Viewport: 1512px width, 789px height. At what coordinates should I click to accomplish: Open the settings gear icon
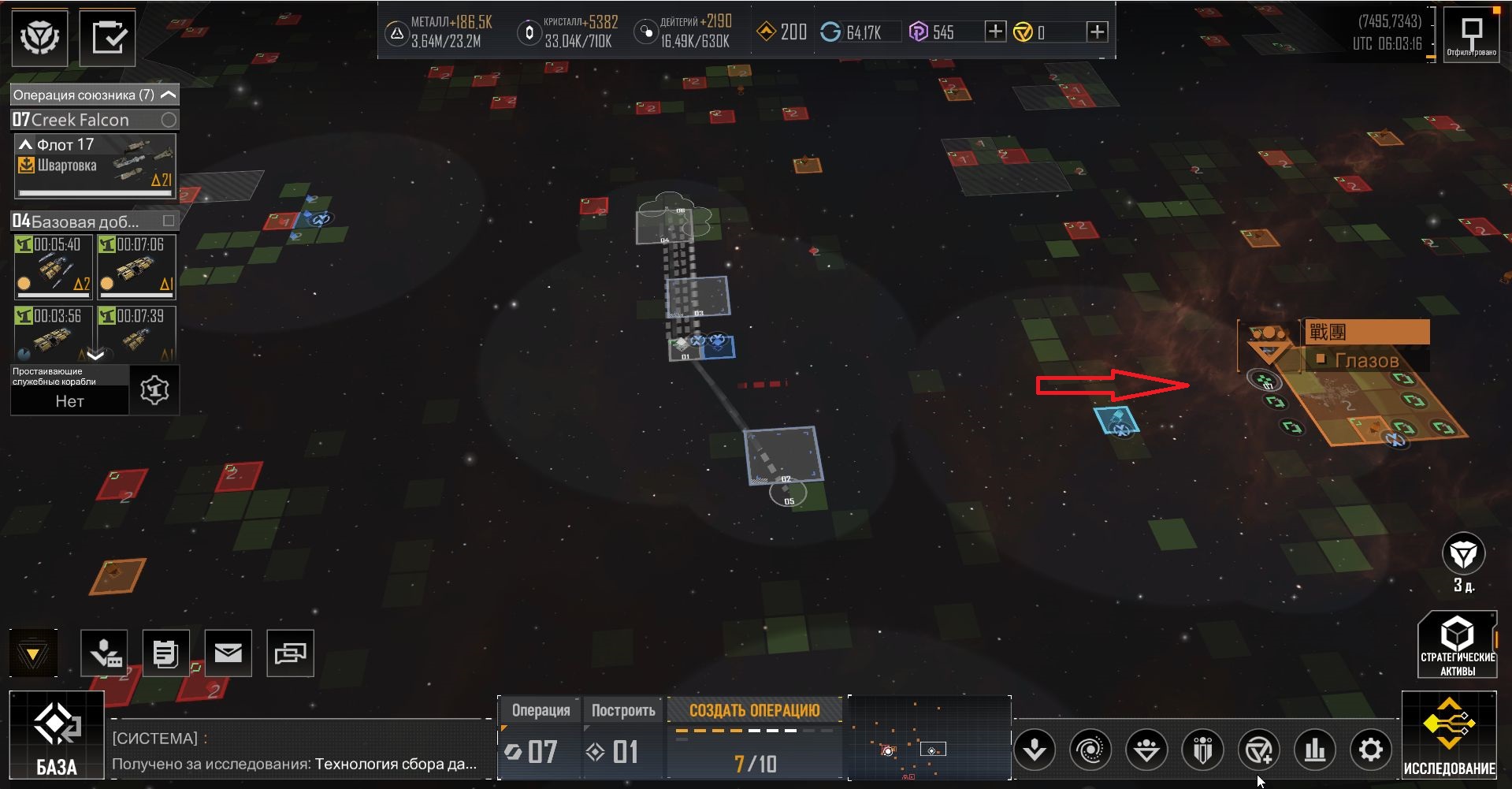[1371, 750]
